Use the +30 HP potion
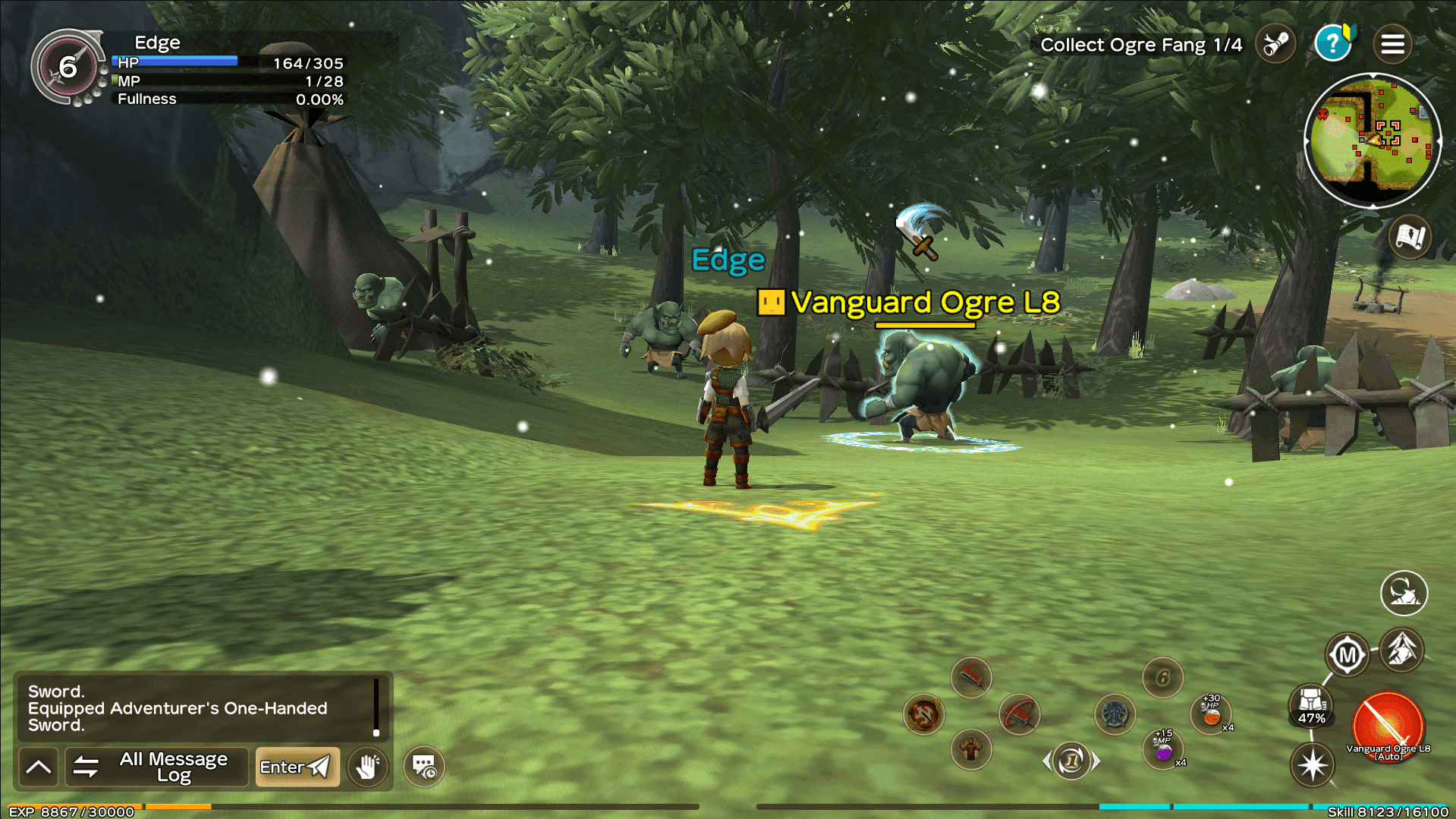Screen dimensions: 1456x819 [1211, 713]
